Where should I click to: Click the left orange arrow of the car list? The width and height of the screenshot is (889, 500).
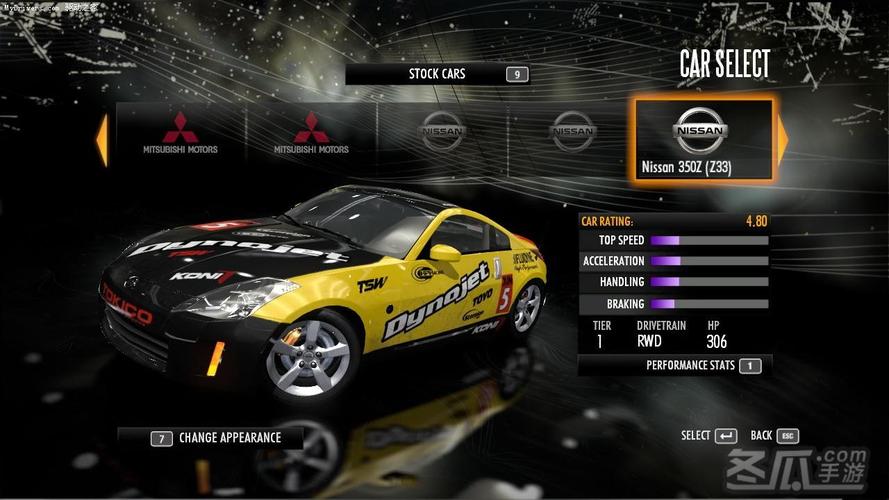(101, 140)
